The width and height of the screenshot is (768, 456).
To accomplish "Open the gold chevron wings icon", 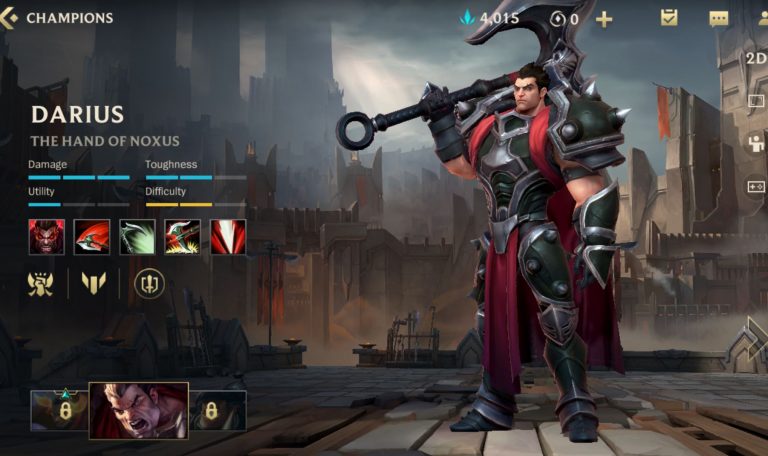I will [94, 284].
